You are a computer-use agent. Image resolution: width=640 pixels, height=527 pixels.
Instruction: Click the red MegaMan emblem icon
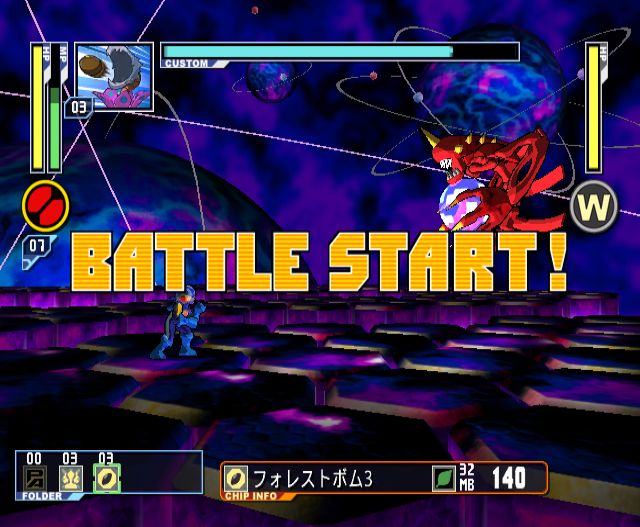46,205
